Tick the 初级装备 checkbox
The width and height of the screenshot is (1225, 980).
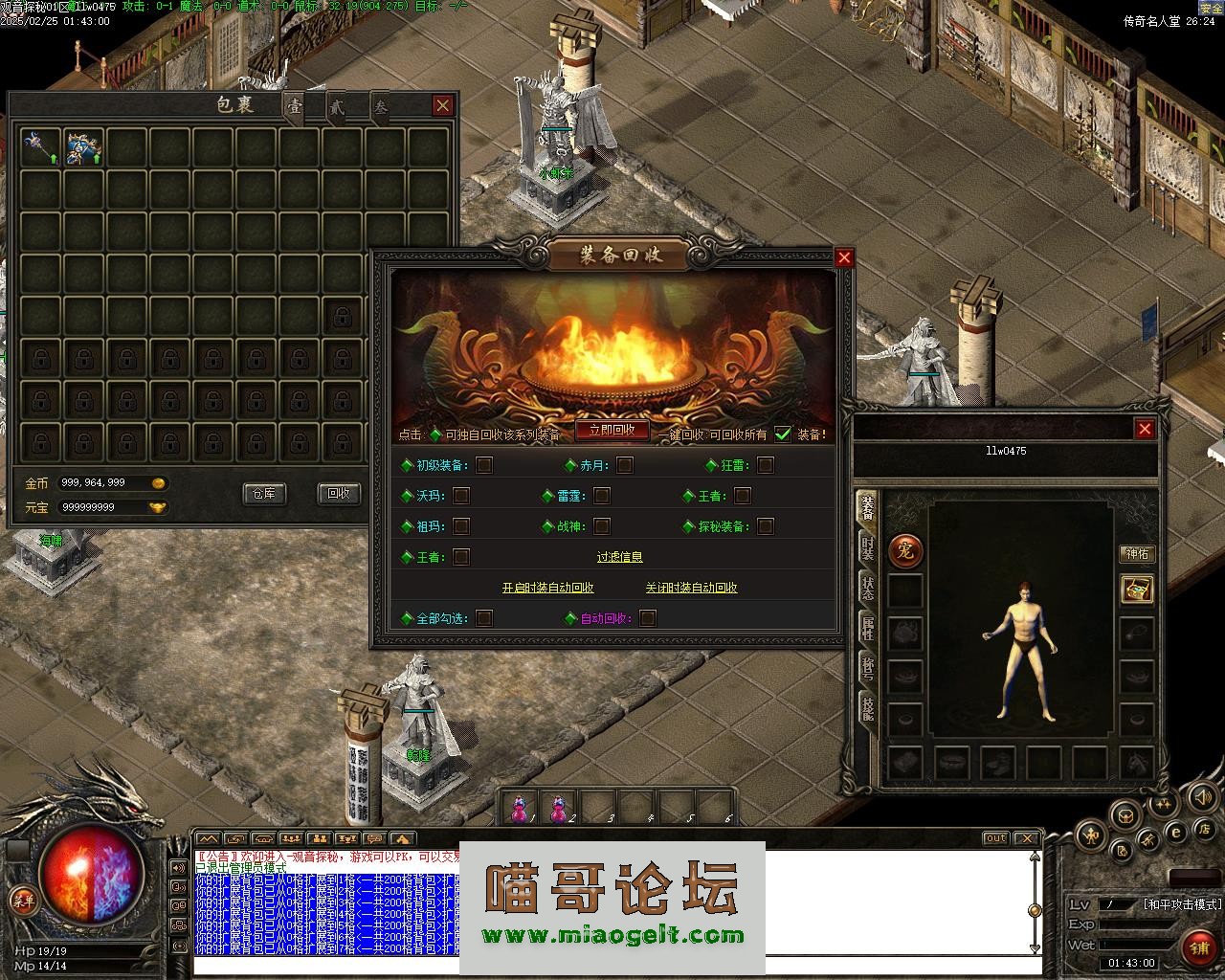(484, 465)
